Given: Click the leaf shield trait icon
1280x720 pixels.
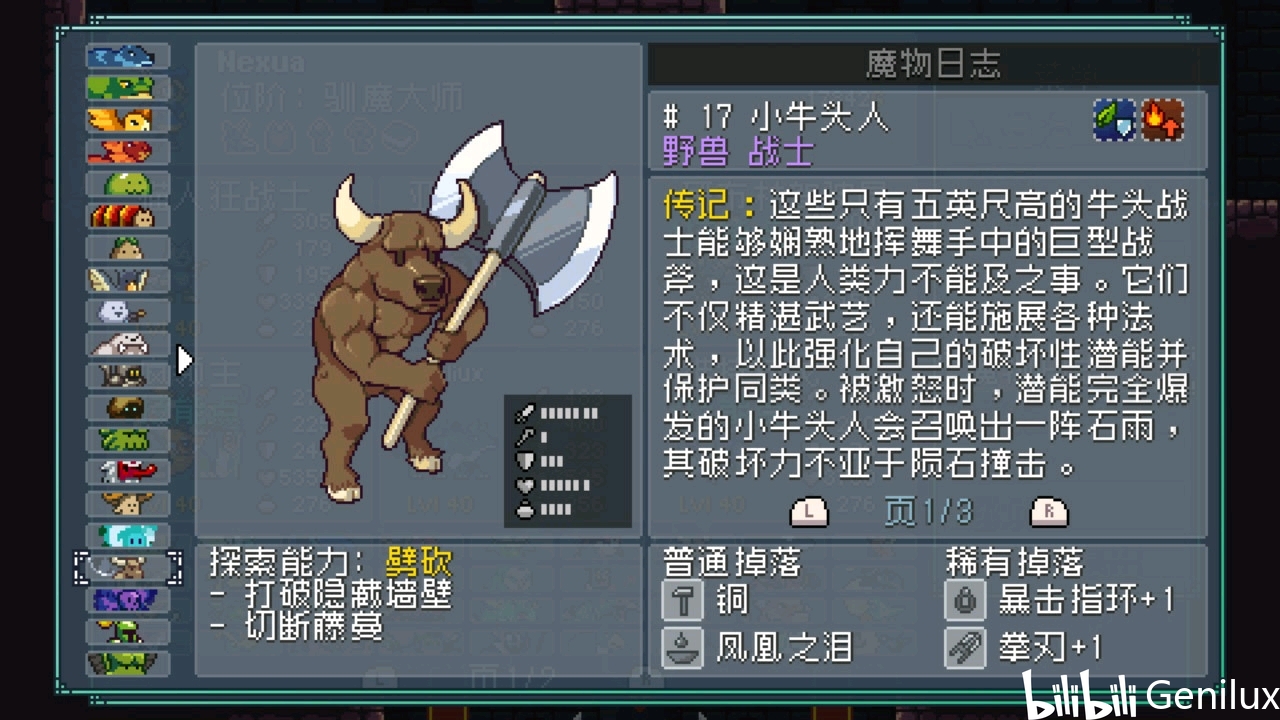Looking at the screenshot, I should tap(1114, 120).
